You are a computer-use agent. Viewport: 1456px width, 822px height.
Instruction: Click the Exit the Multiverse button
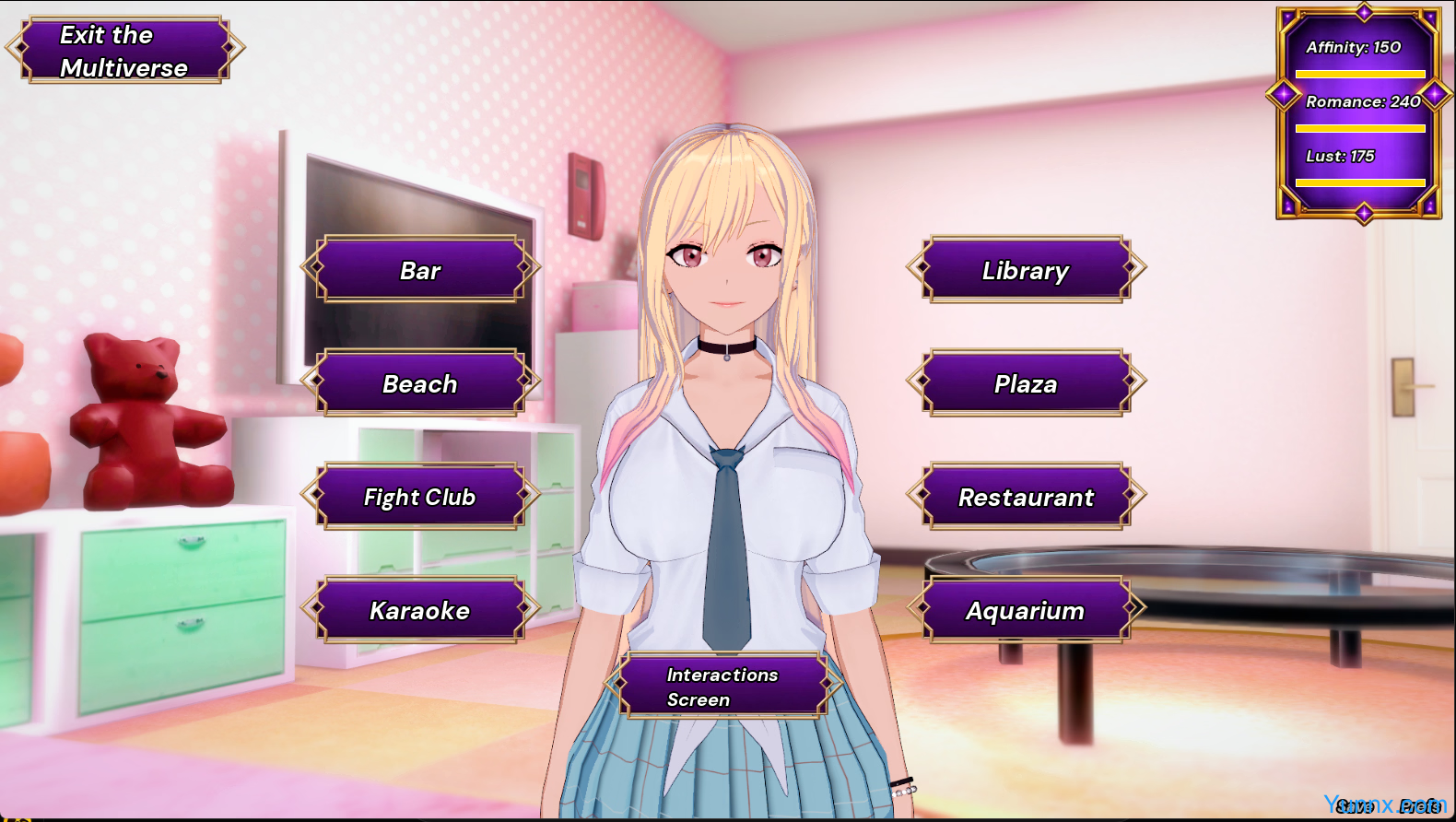click(124, 51)
